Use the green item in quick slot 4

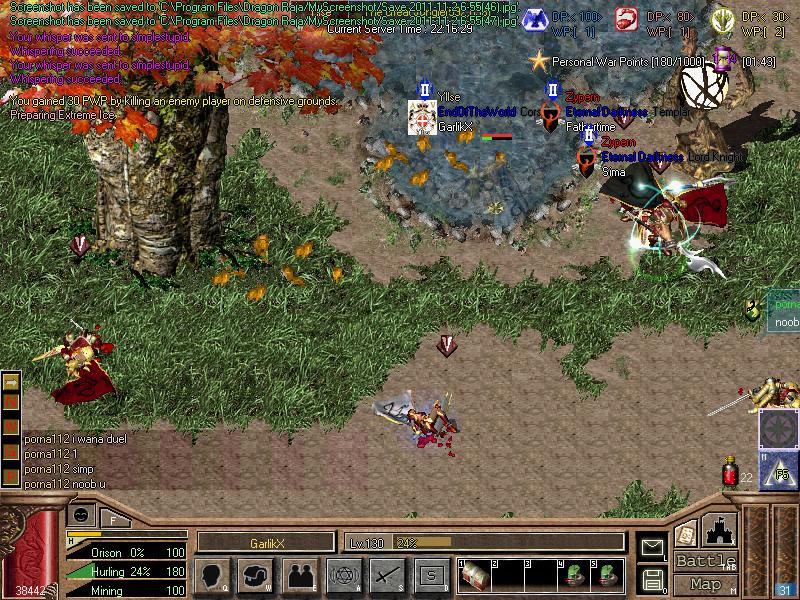(574, 576)
